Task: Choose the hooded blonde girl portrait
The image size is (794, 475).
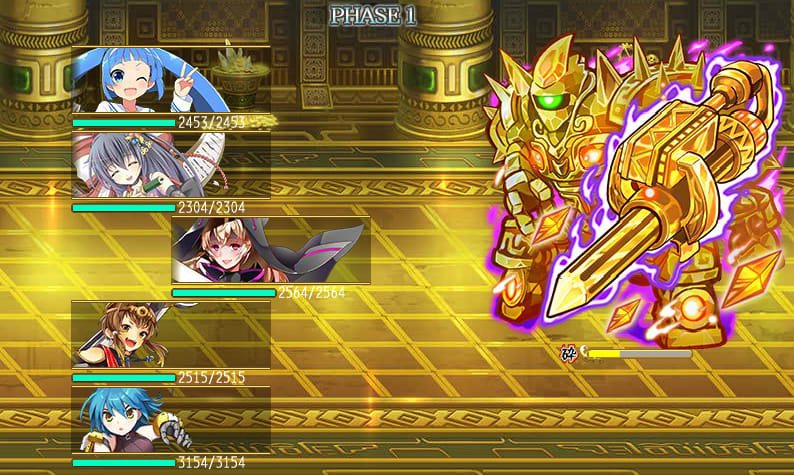Action: point(270,251)
